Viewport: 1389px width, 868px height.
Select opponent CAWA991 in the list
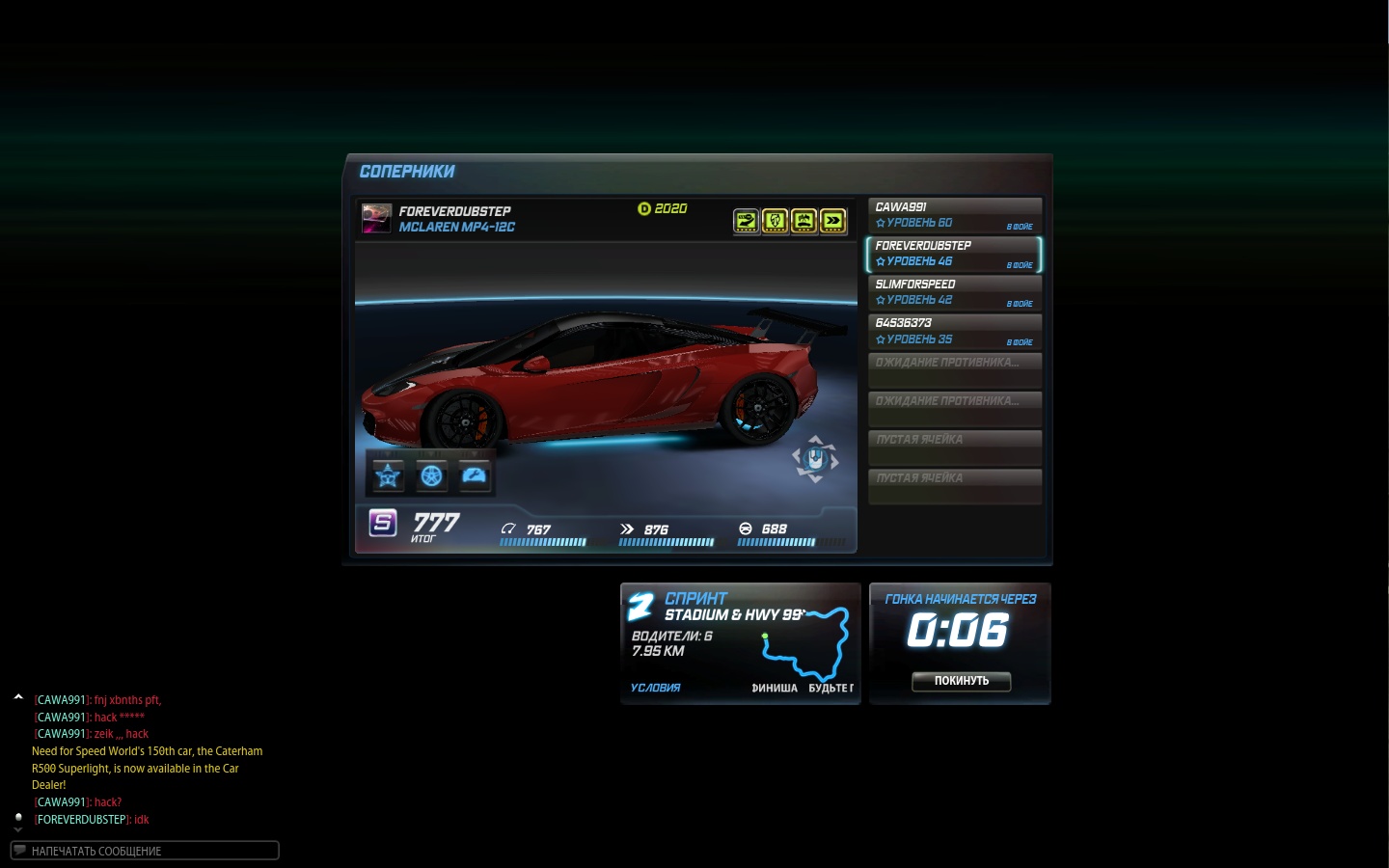pos(954,215)
